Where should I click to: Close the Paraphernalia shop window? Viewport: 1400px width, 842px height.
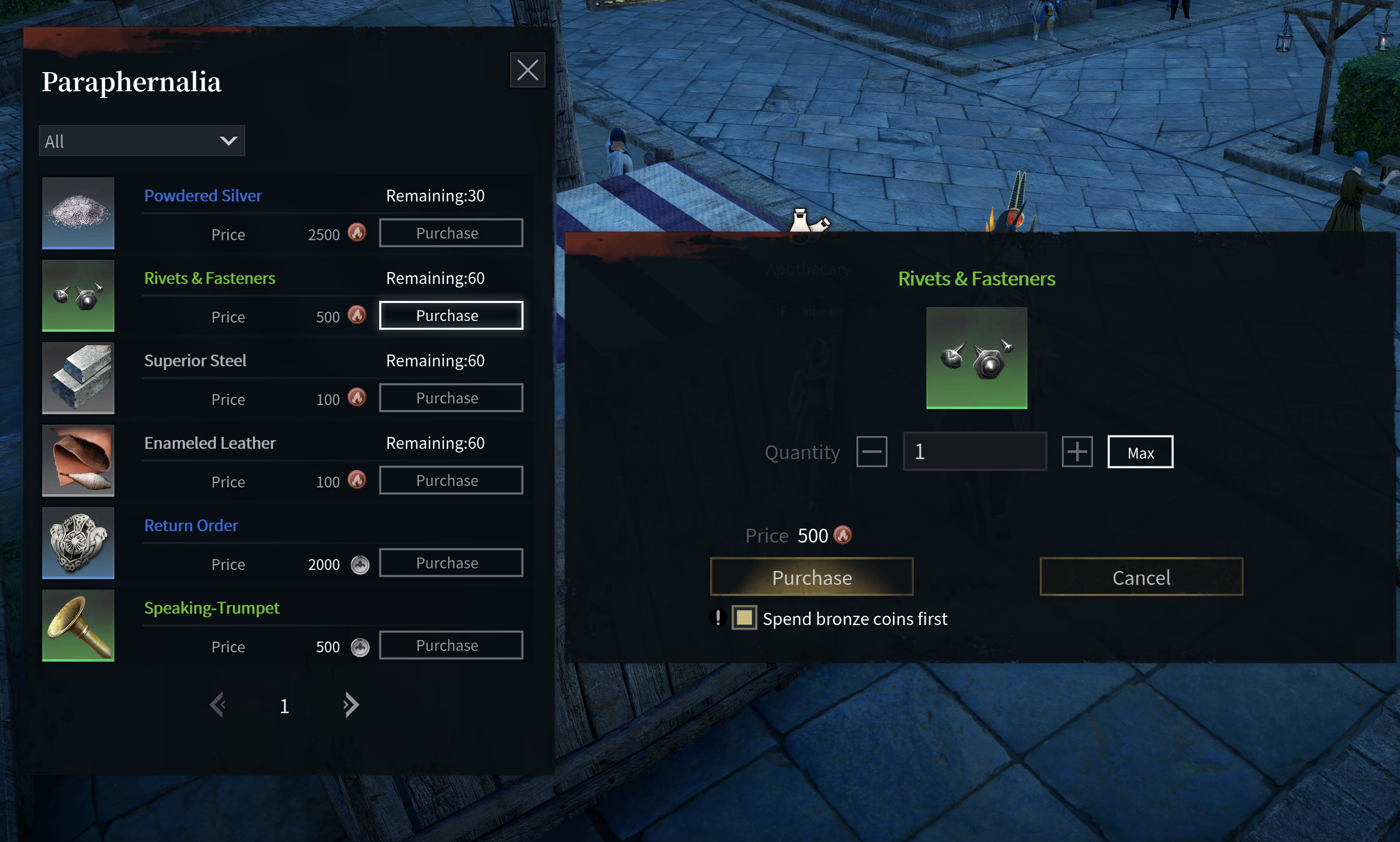click(x=527, y=71)
